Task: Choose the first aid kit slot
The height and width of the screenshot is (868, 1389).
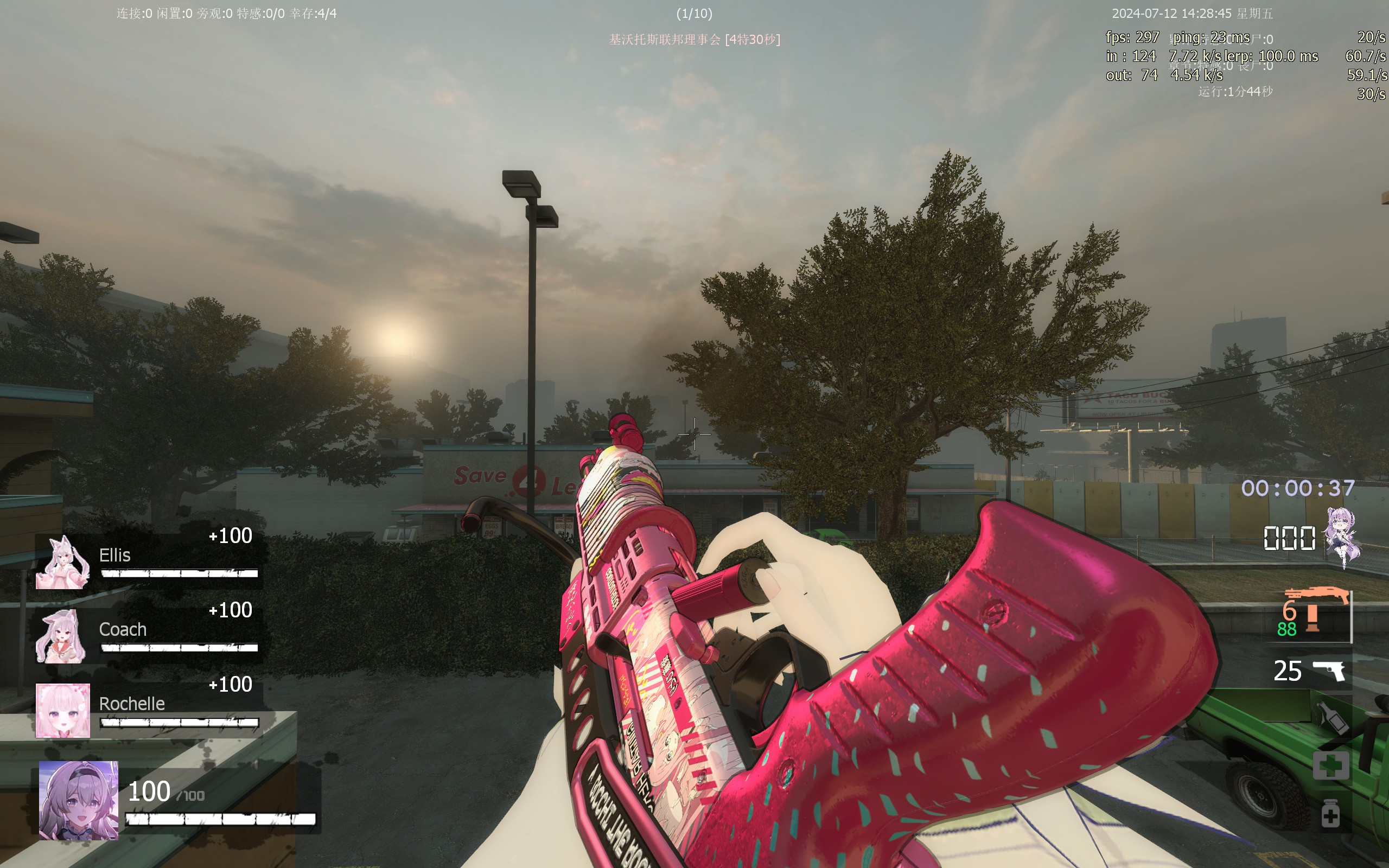Action: 1330,765
